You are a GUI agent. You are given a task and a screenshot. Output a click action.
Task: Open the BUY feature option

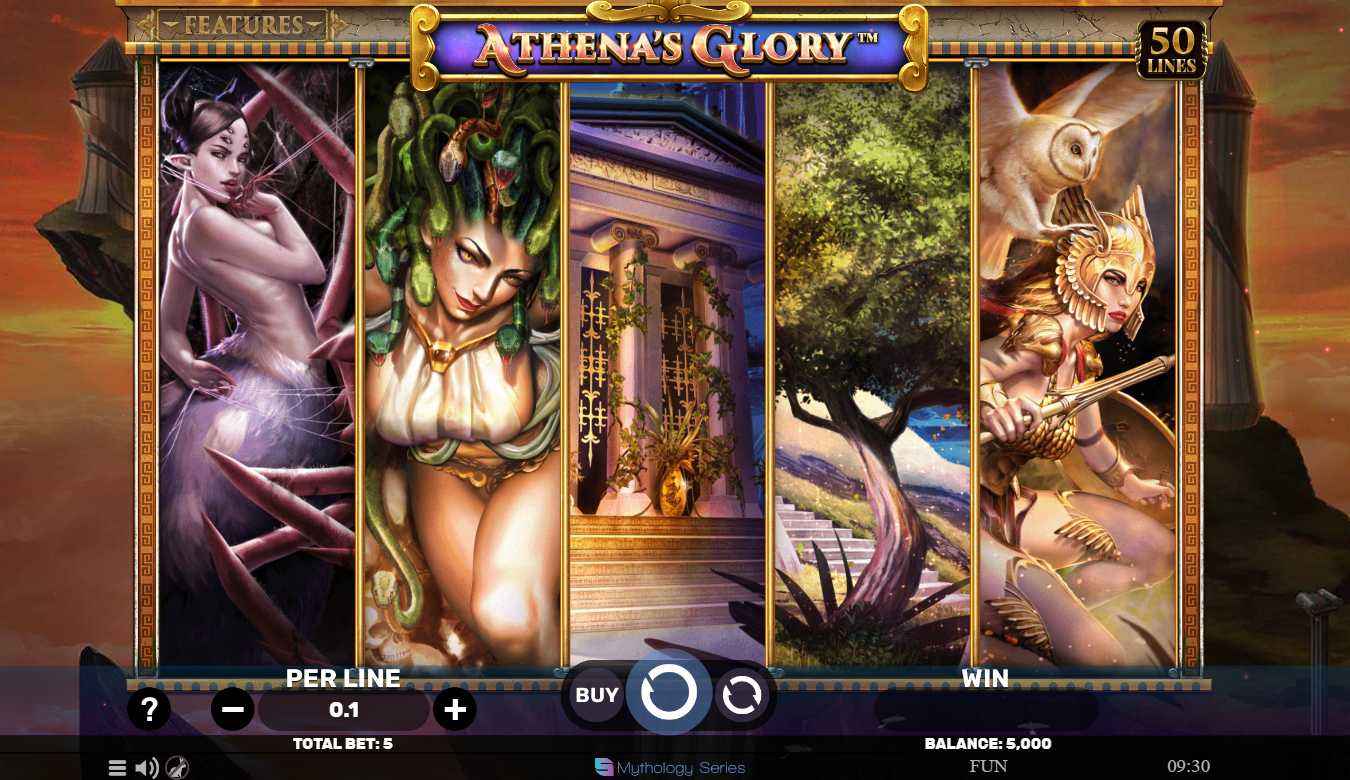tap(597, 694)
